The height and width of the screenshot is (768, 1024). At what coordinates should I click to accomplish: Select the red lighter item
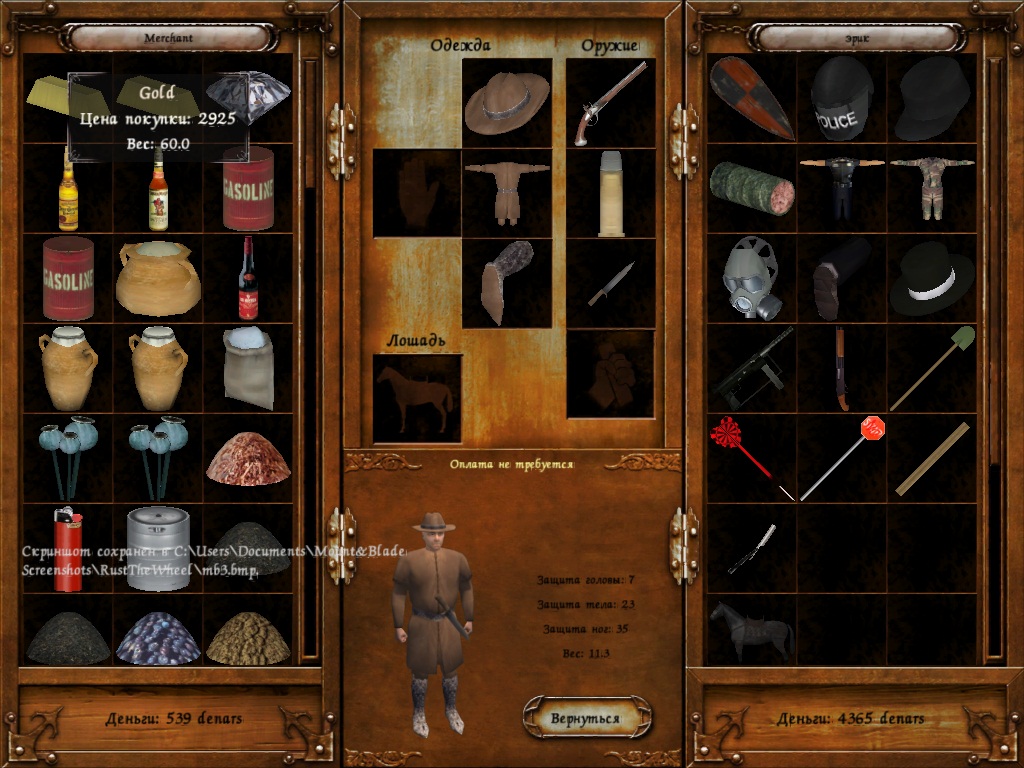67,548
